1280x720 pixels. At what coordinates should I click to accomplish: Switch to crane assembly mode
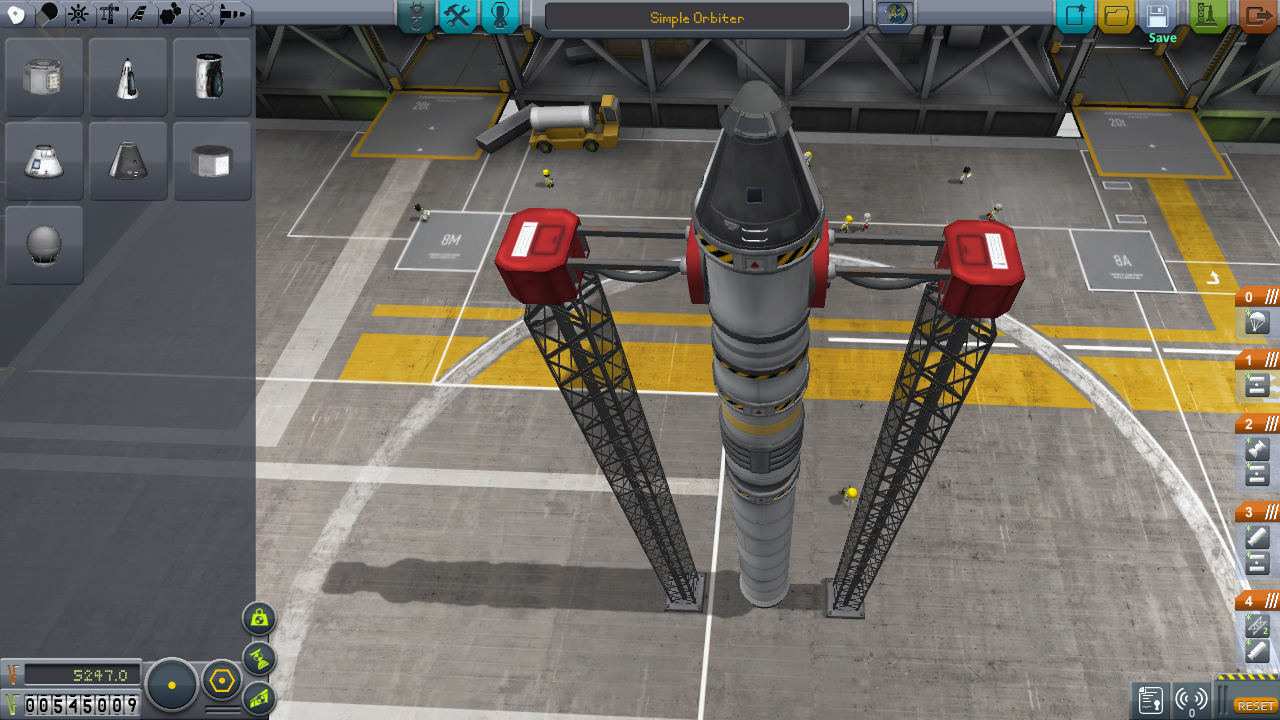415,16
